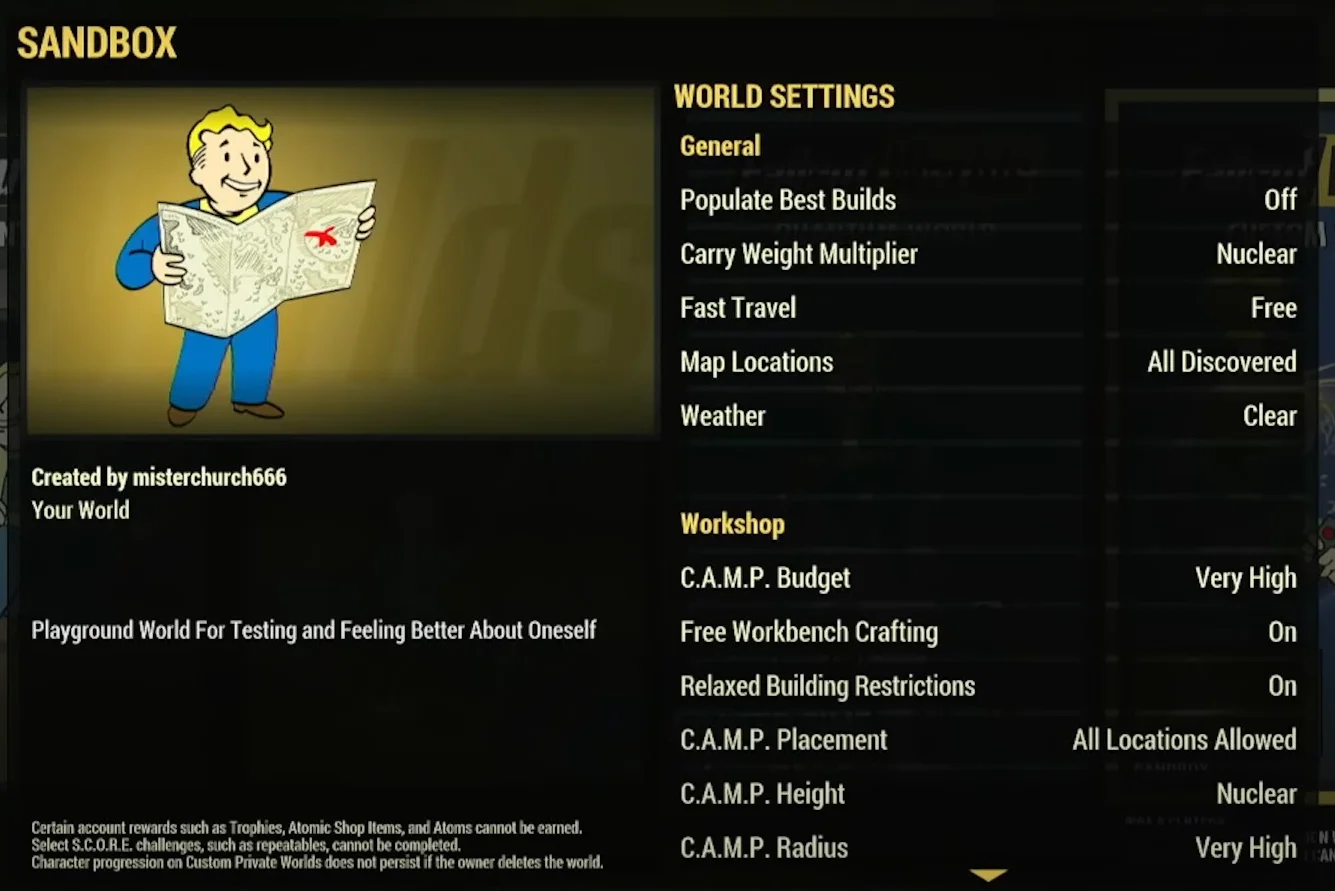Image resolution: width=1335 pixels, height=891 pixels.
Task: Toggle Free Workbench Crafting
Action: coord(988,632)
